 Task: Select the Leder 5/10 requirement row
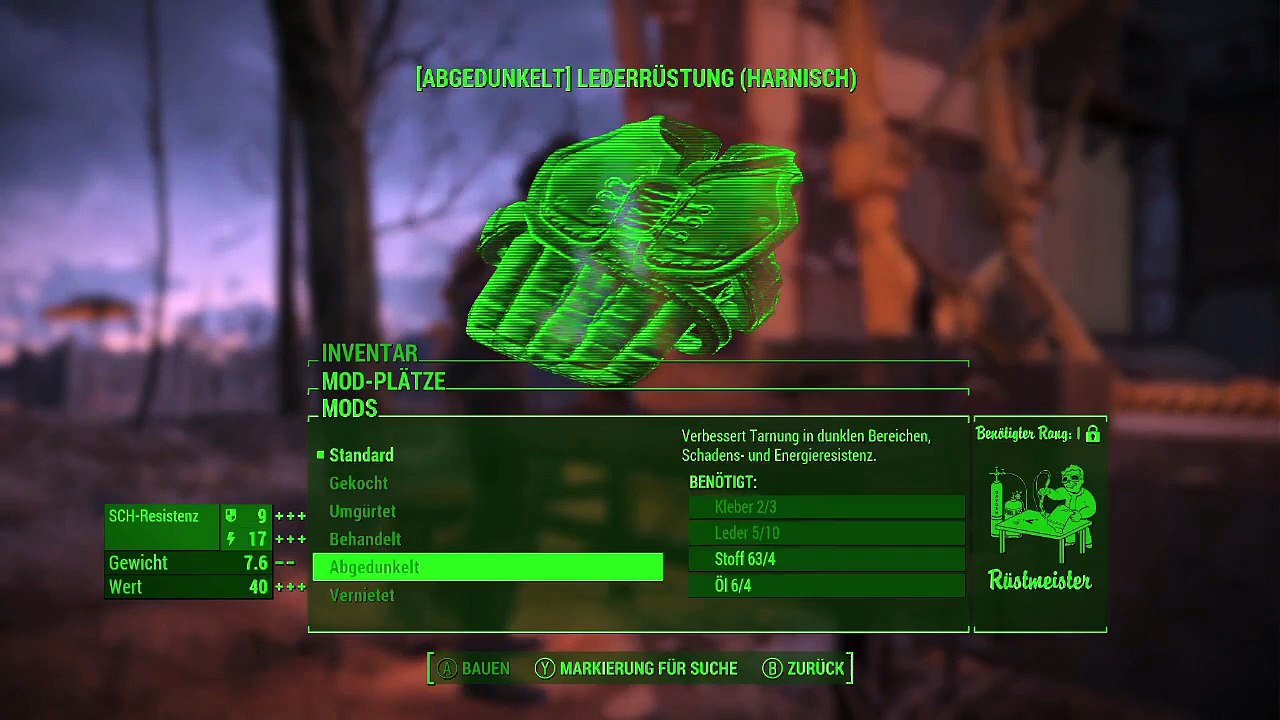pyautogui.click(x=826, y=533)
